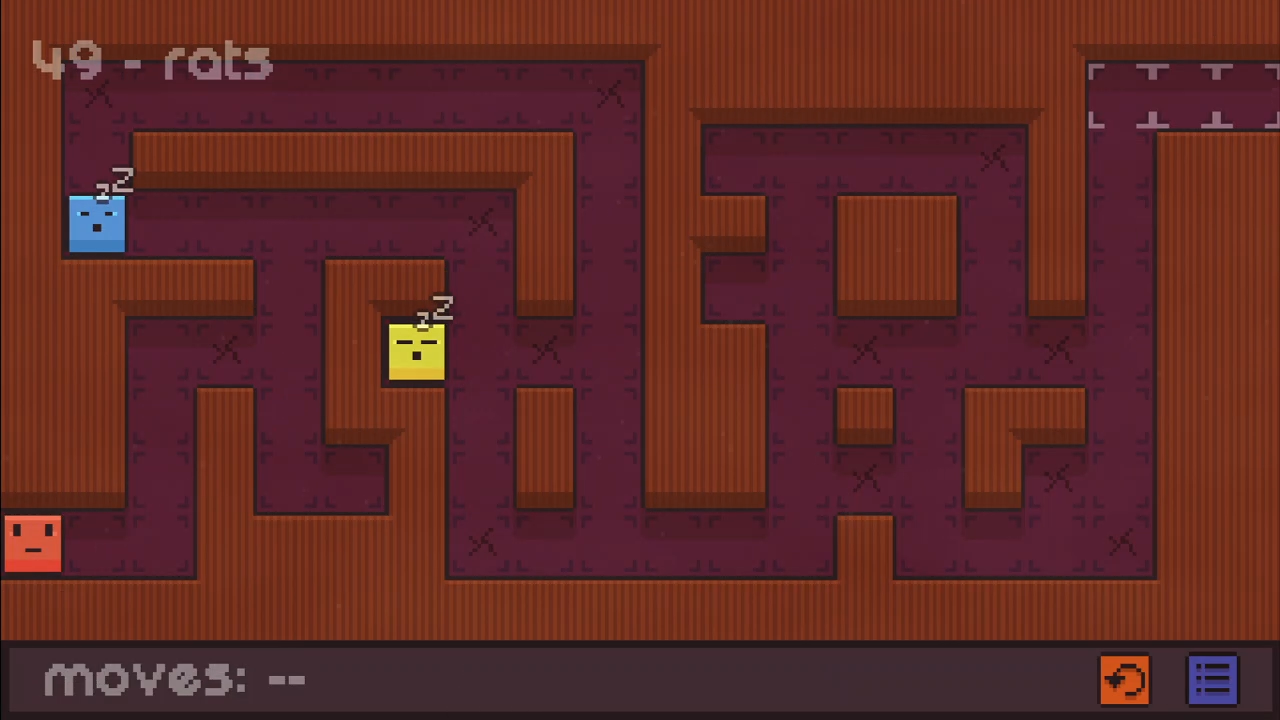Click the X goal marker near the yellow block

[546, 350]
